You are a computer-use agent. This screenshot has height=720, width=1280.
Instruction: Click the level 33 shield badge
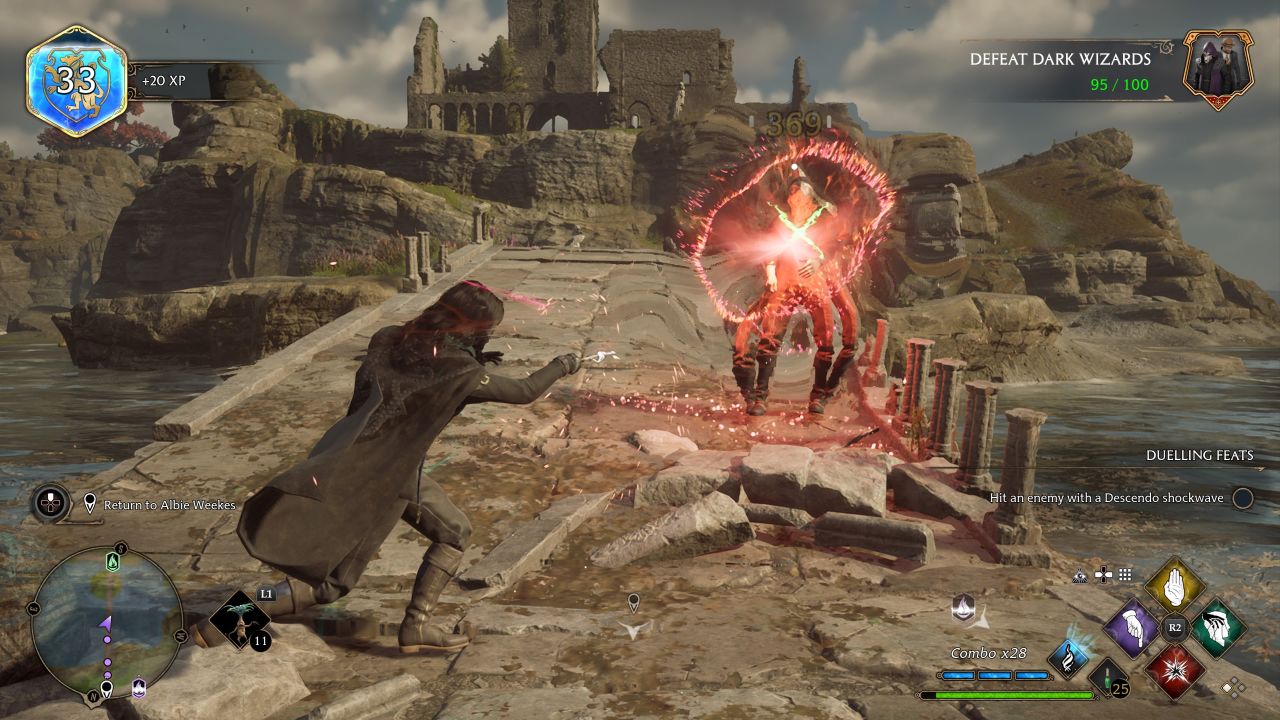pyautogui.click(x=76, y=80)
